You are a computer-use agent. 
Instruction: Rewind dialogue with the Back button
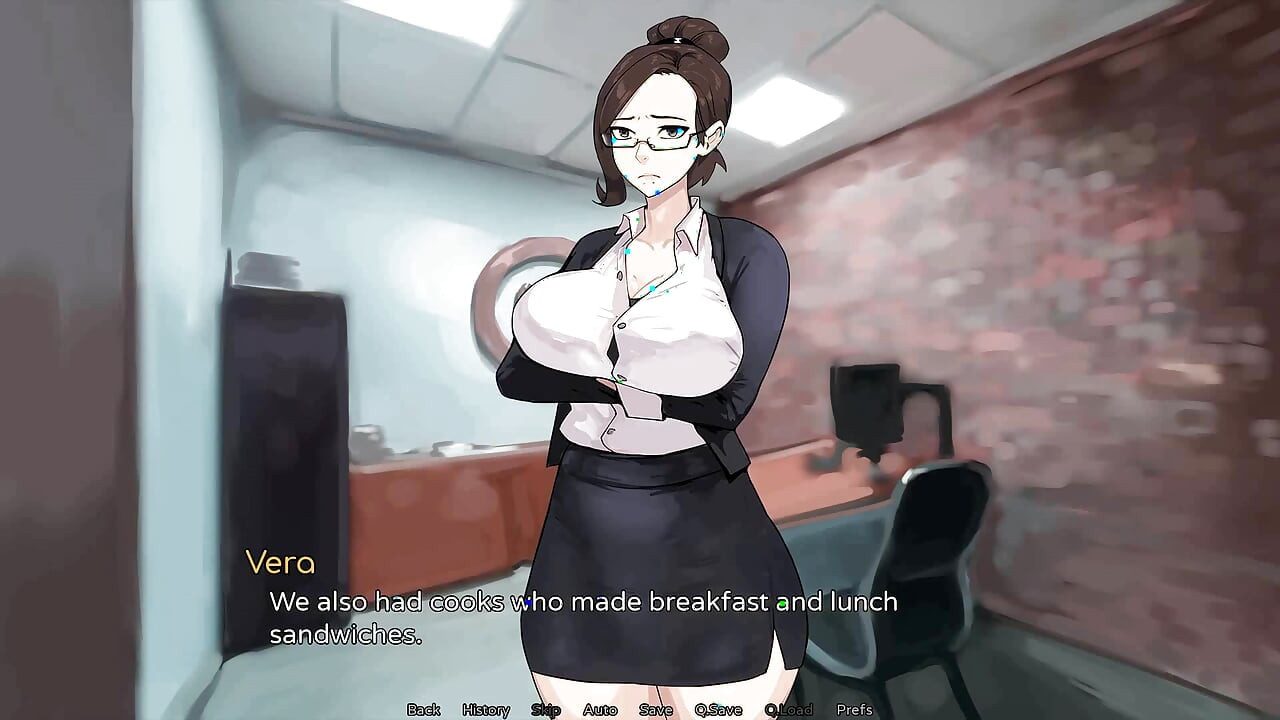pyautogui.click(x=422, y=709)
